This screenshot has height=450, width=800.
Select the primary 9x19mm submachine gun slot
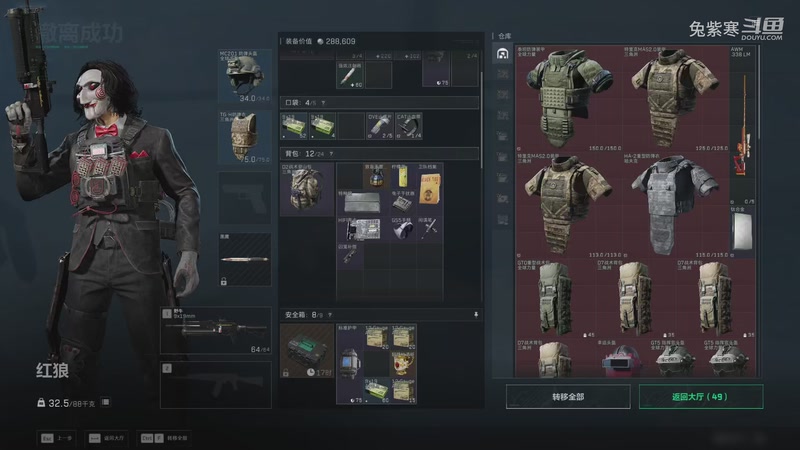215,331
